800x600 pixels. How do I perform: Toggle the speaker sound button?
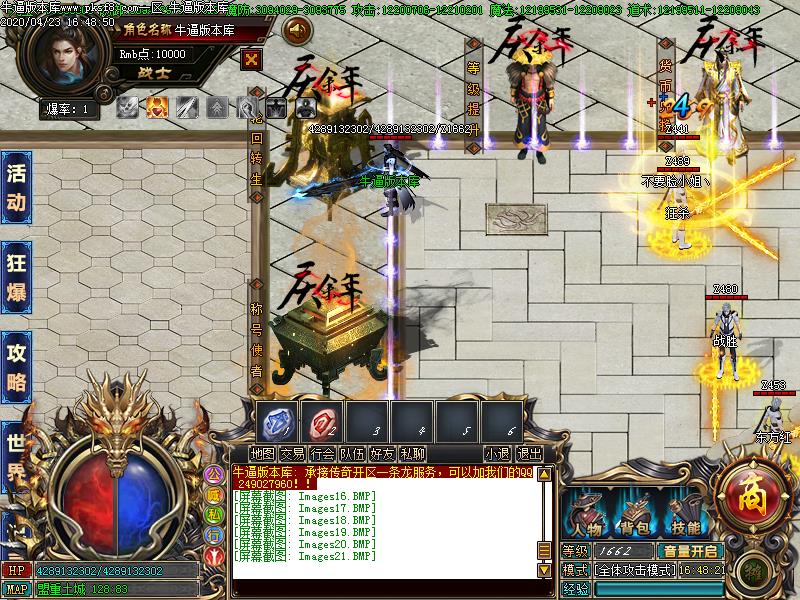point(297,31)
